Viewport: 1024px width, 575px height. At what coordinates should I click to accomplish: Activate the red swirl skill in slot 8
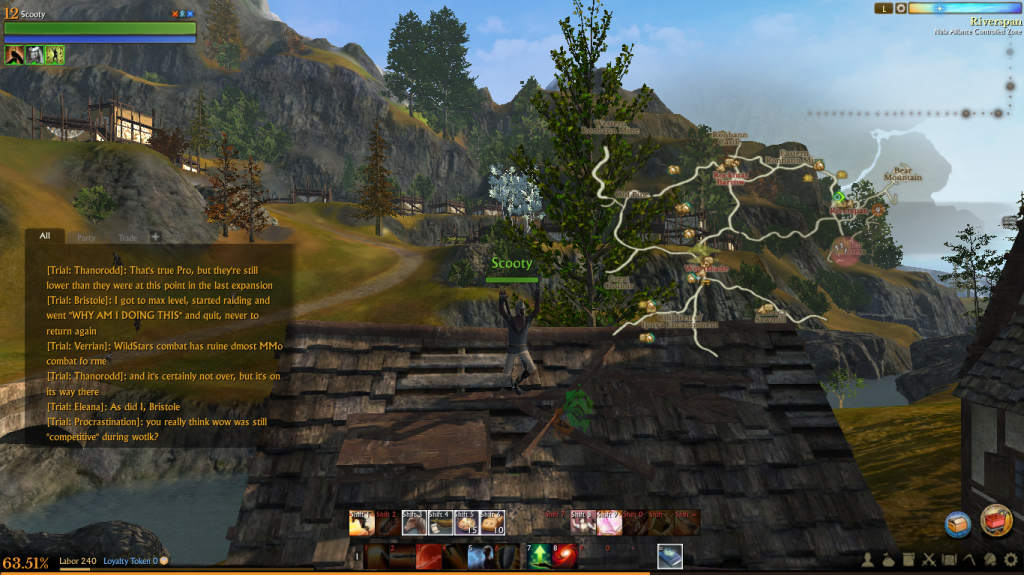pos(564,556)
